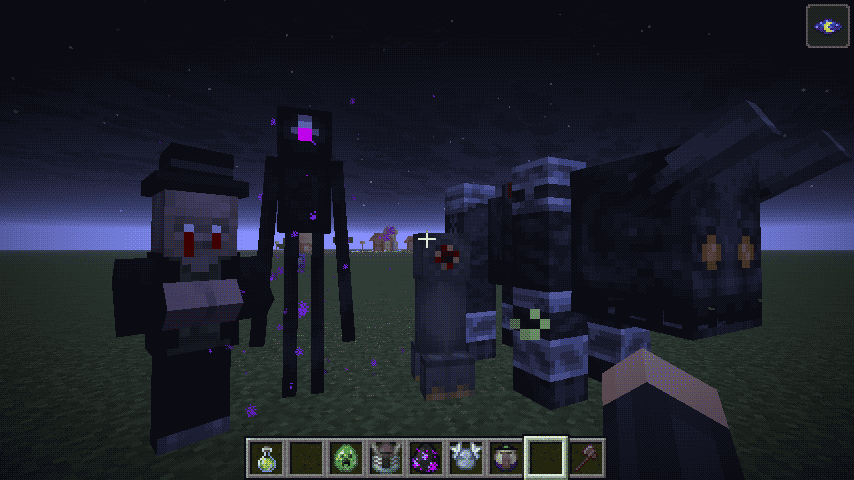Select the yellow-green potion bottle slot
This screenshot has width=854, height=480.
tap(266, 458)
